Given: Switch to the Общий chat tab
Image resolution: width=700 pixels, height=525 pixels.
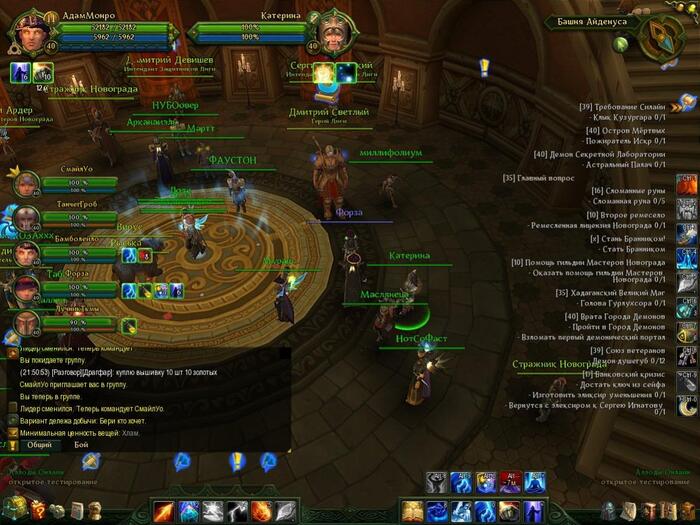Looking at the screenshot, I should 39,444.
